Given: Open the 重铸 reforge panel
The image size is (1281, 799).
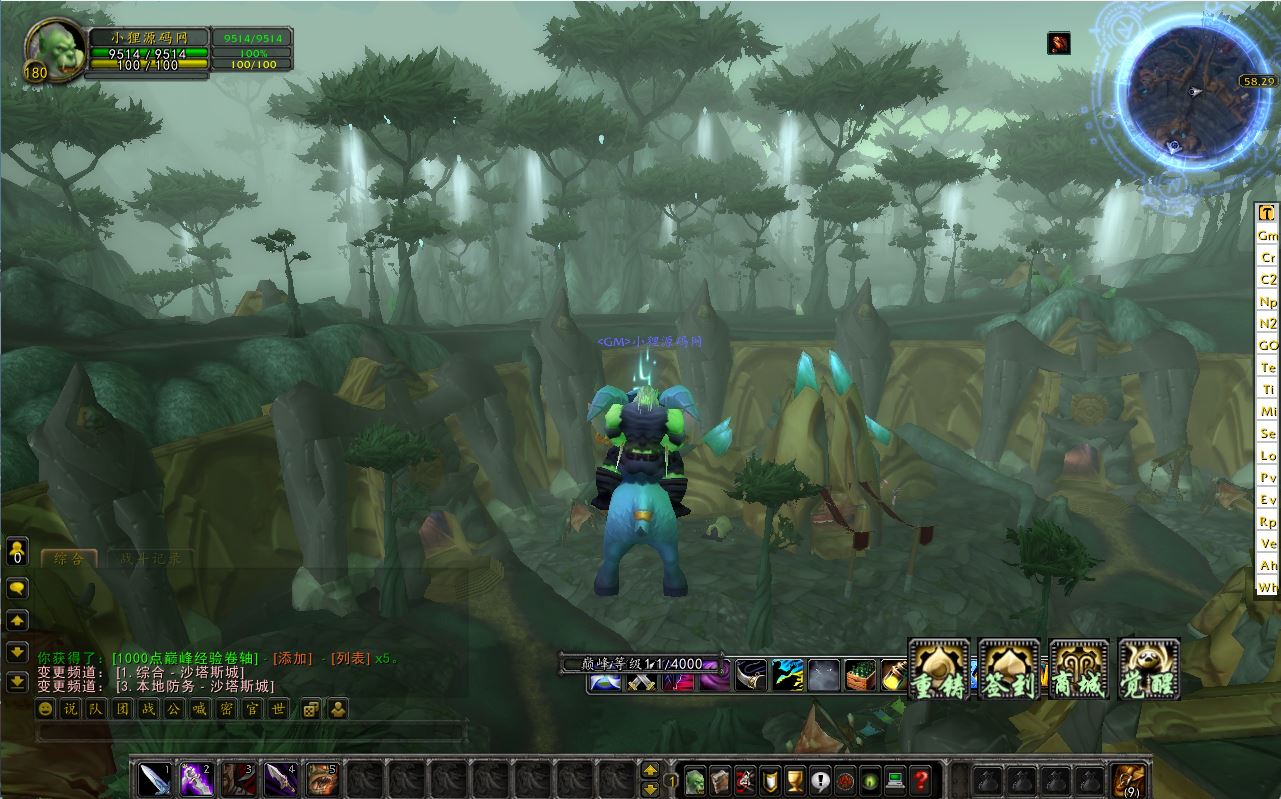Looking at the screenshot, I should pos(938,668).
